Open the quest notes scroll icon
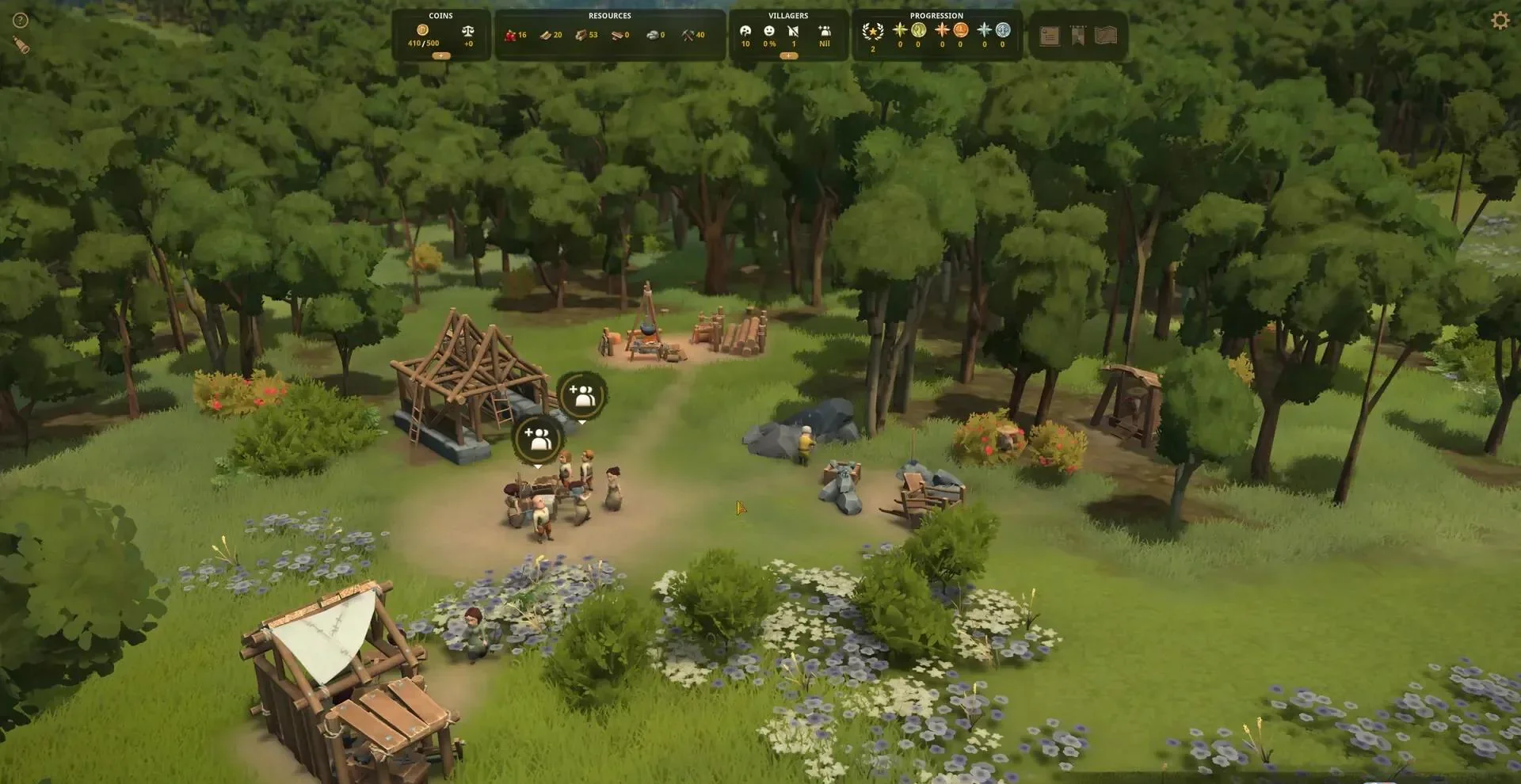1521x784 pixels. coord(1050,36)
